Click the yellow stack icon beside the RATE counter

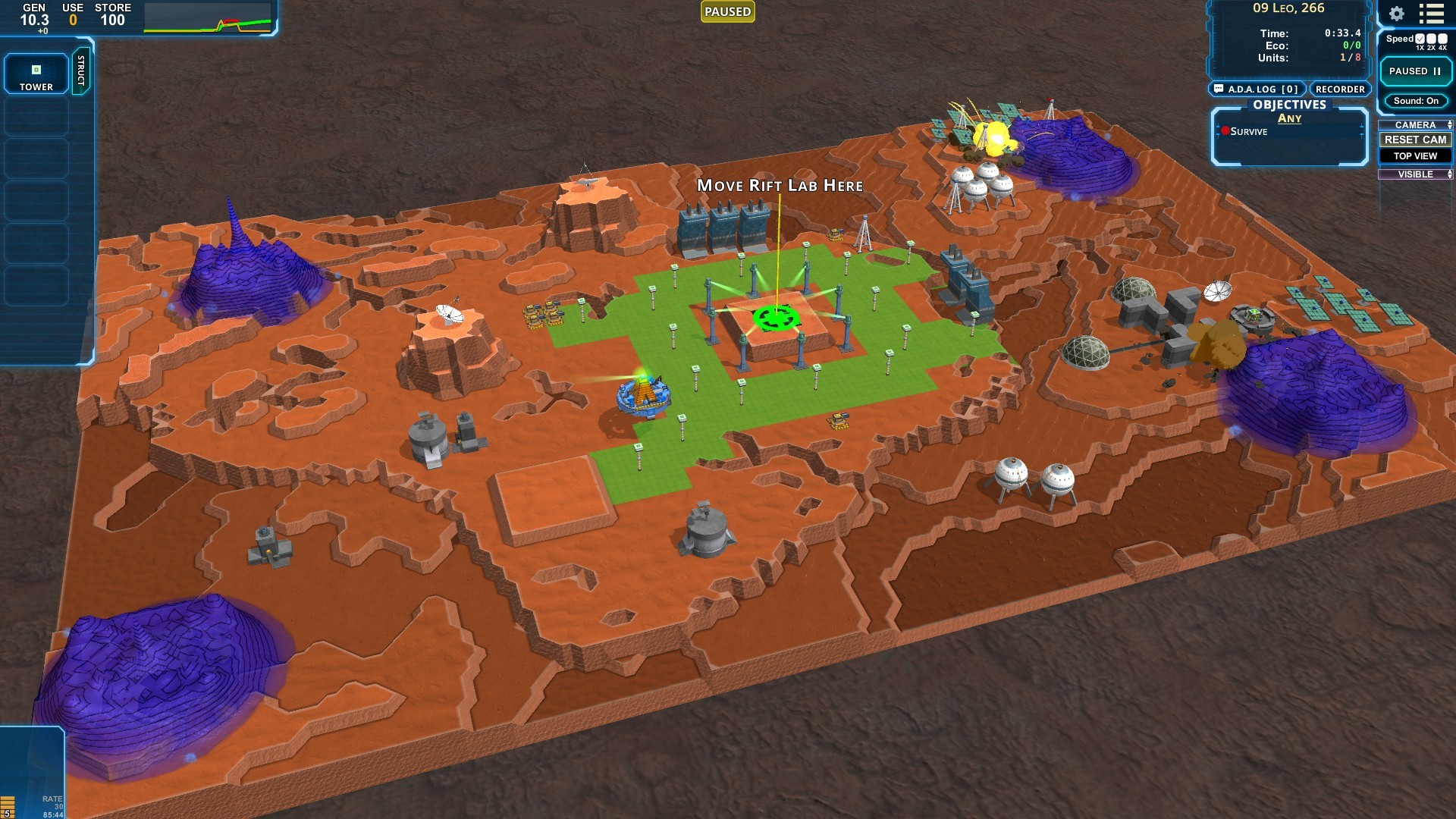[8, 806]
